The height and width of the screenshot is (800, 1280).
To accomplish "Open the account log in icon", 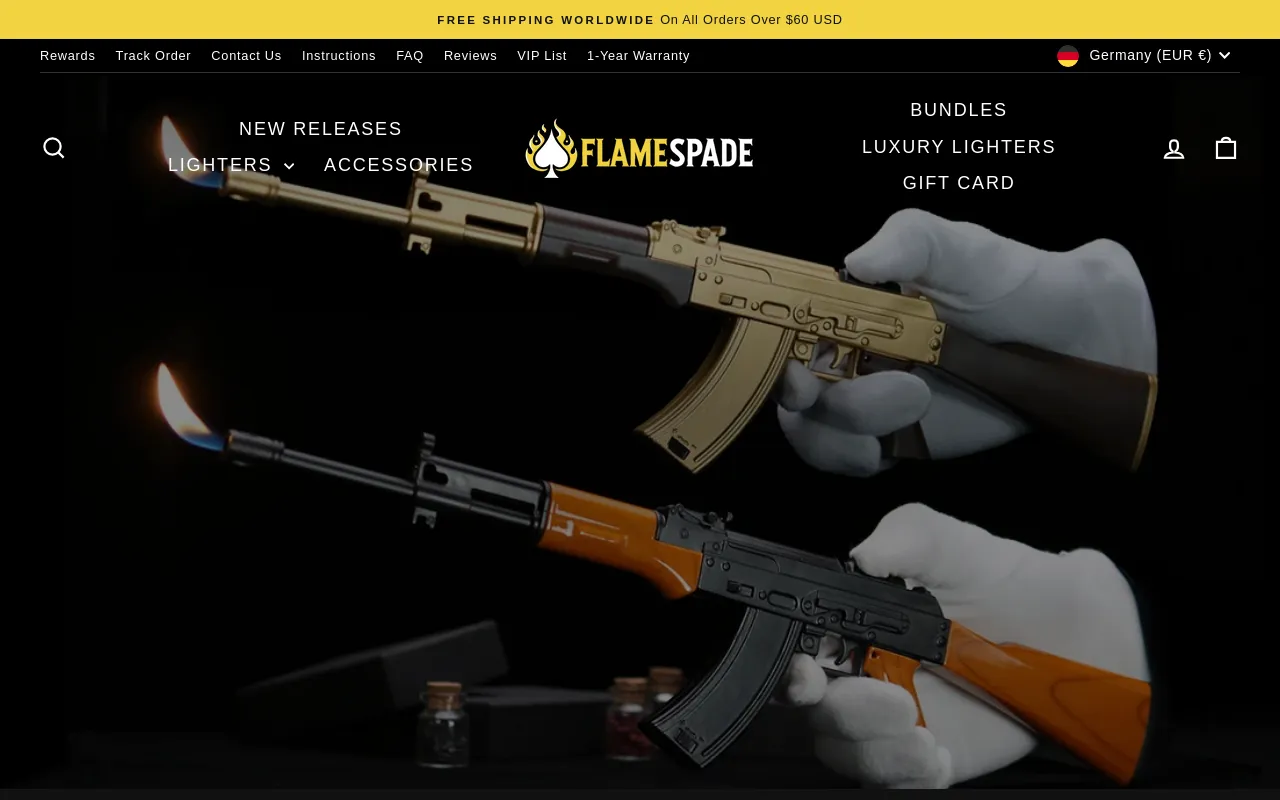I will (1174, 149).
